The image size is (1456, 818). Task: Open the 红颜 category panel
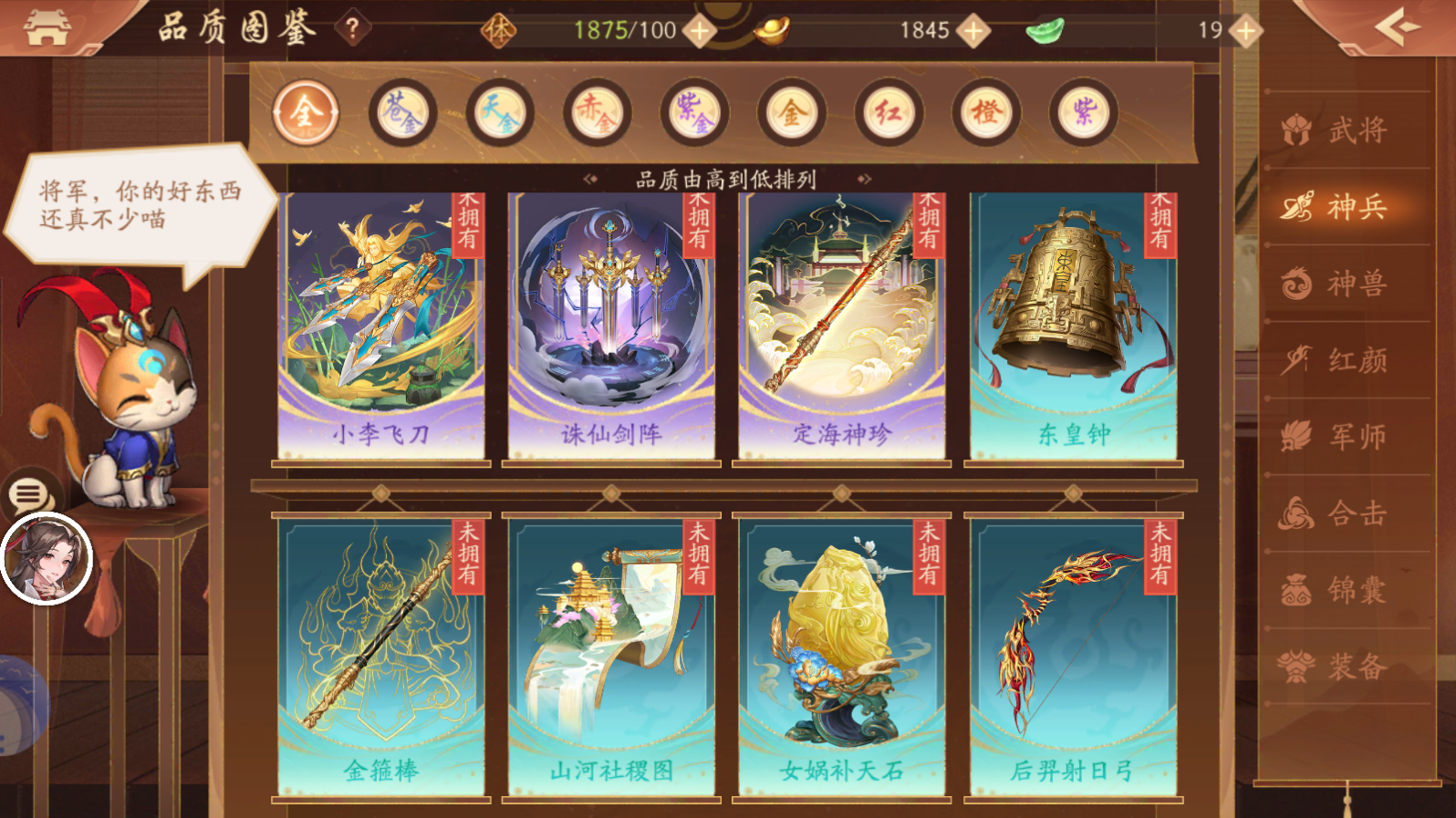pos(1345,362)
